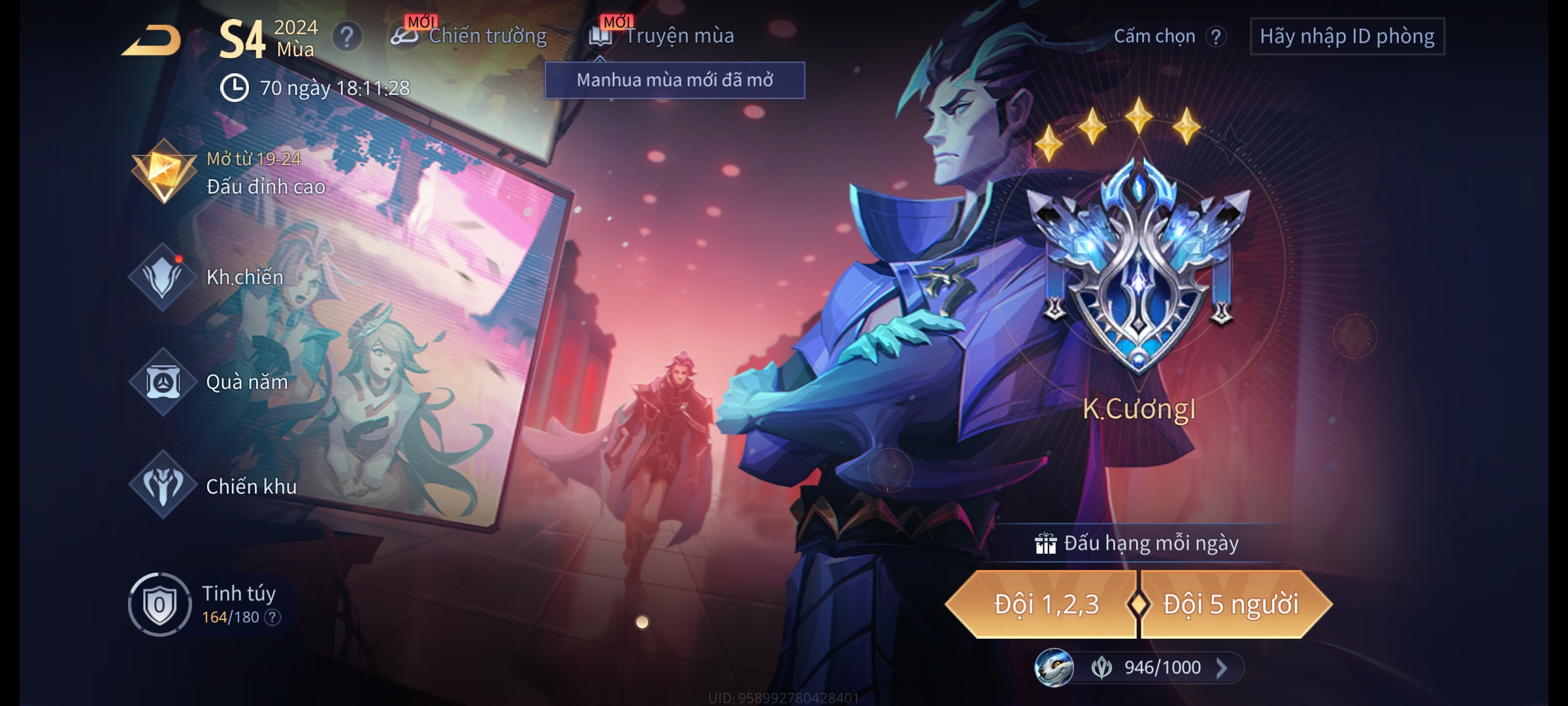Open Truyện mùa season story

662,36
